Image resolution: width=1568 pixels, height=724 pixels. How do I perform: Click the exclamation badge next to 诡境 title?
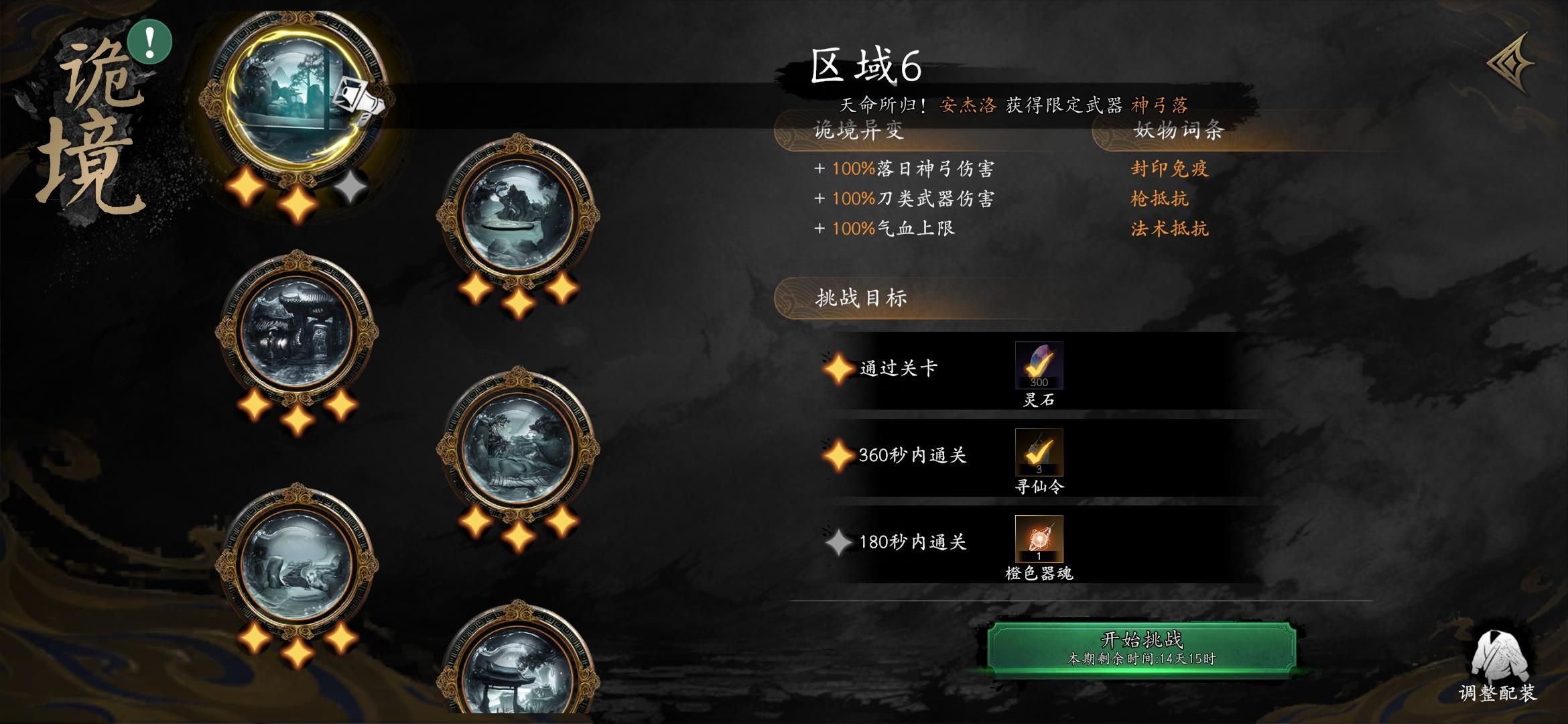pyautogui.click(x=149, y=40)
